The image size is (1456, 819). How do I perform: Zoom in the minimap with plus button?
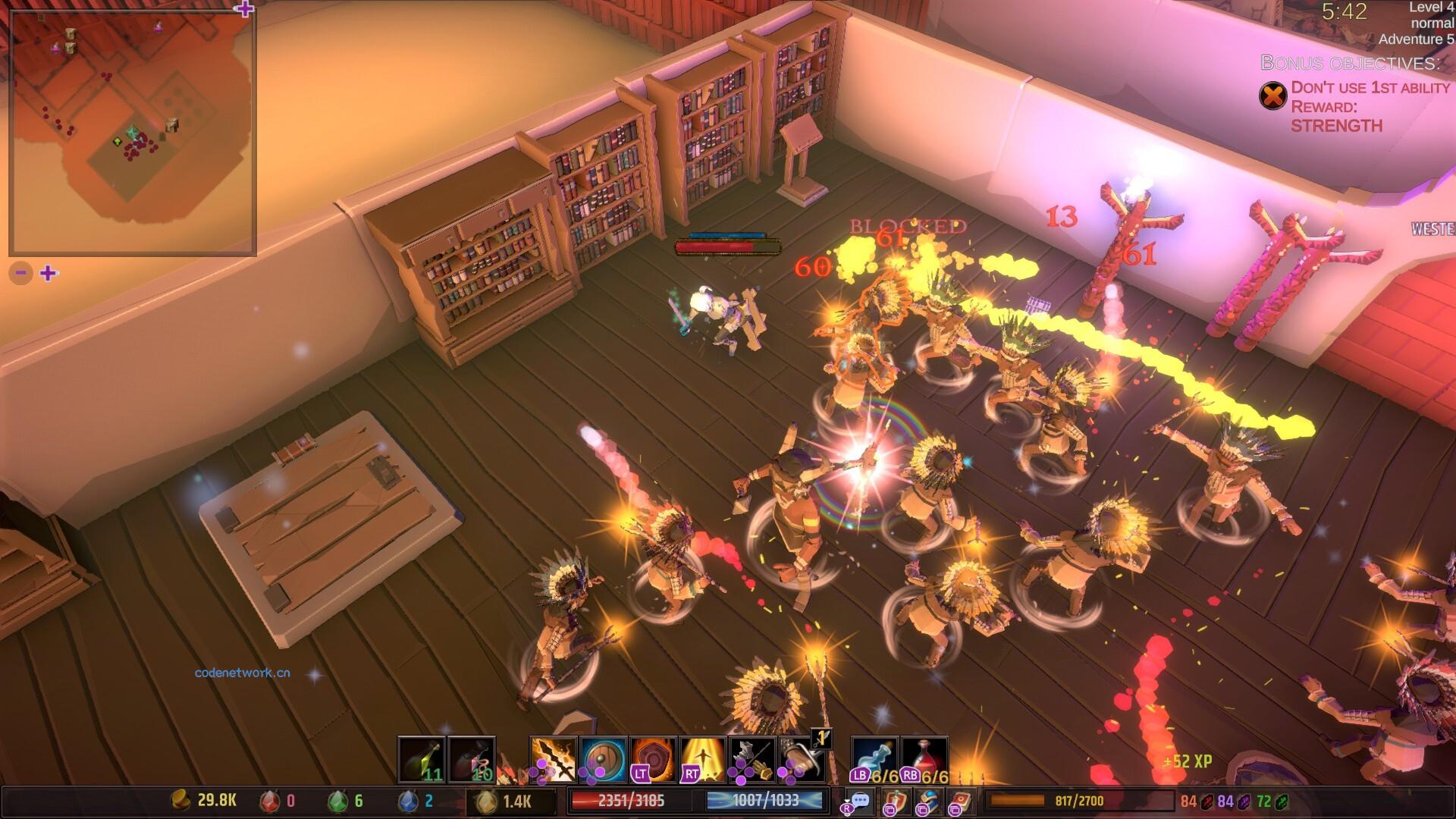(x=49, y=273)
